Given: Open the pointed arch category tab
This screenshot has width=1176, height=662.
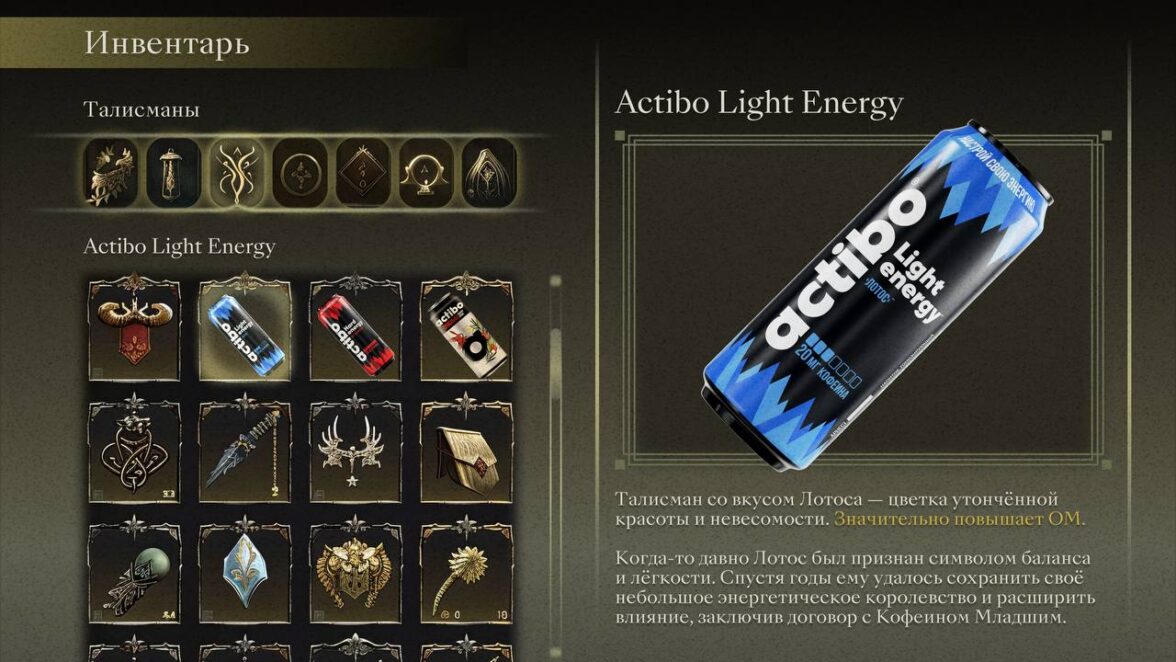Looking at the screenshot, I should click(x=489, y=173).
